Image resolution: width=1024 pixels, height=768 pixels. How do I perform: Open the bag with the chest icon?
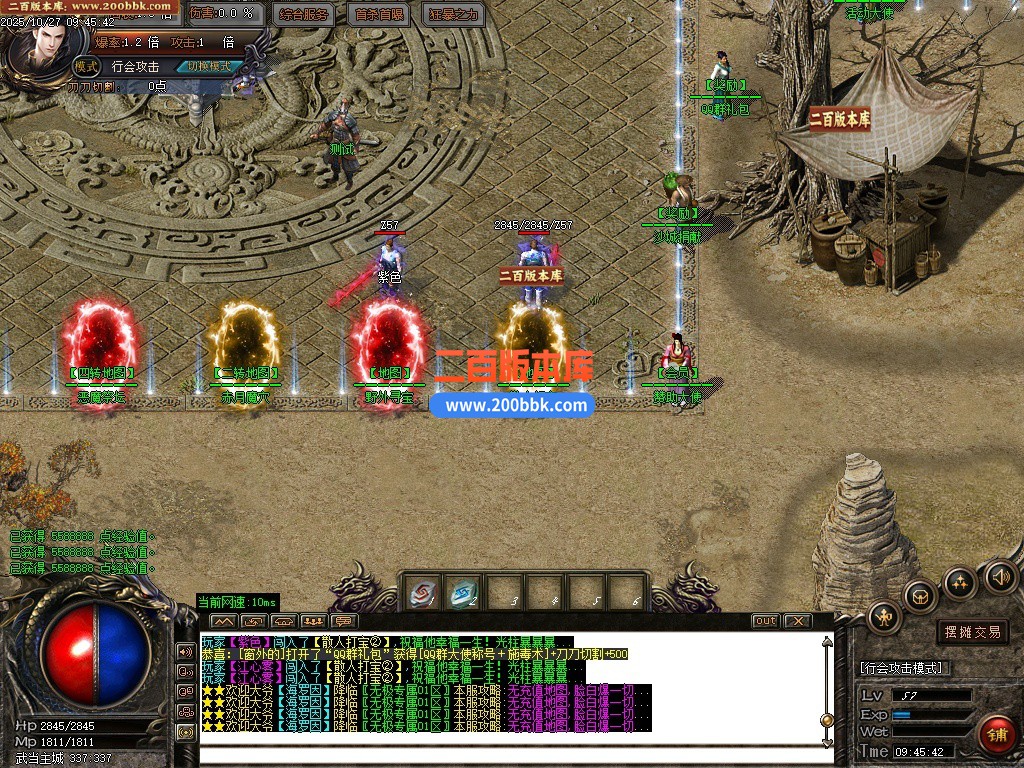tap(920, 596)
